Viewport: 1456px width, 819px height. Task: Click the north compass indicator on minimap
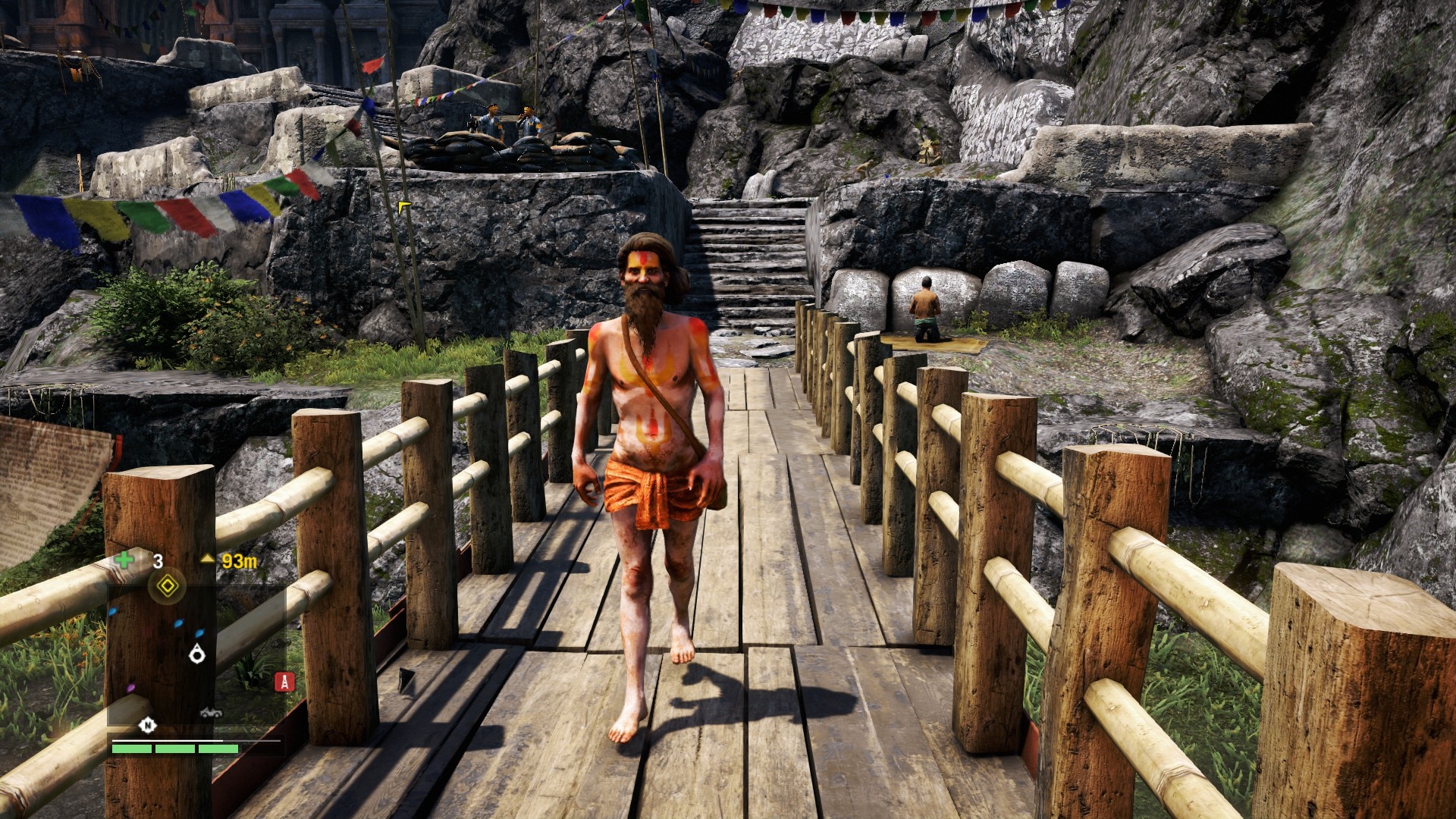coord(147,726)
